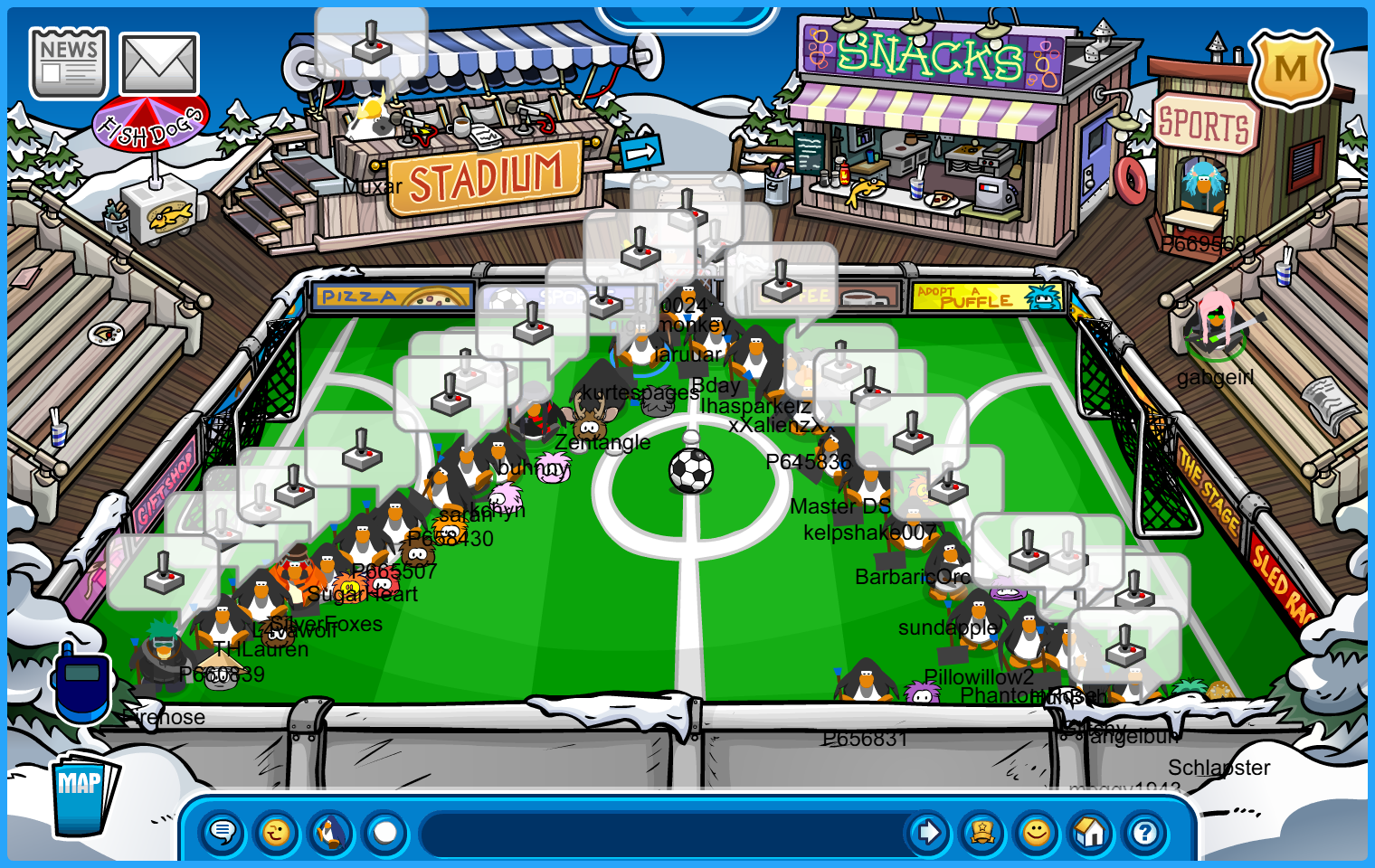Open the Club Penguin Times newspaper

point(69,63)
